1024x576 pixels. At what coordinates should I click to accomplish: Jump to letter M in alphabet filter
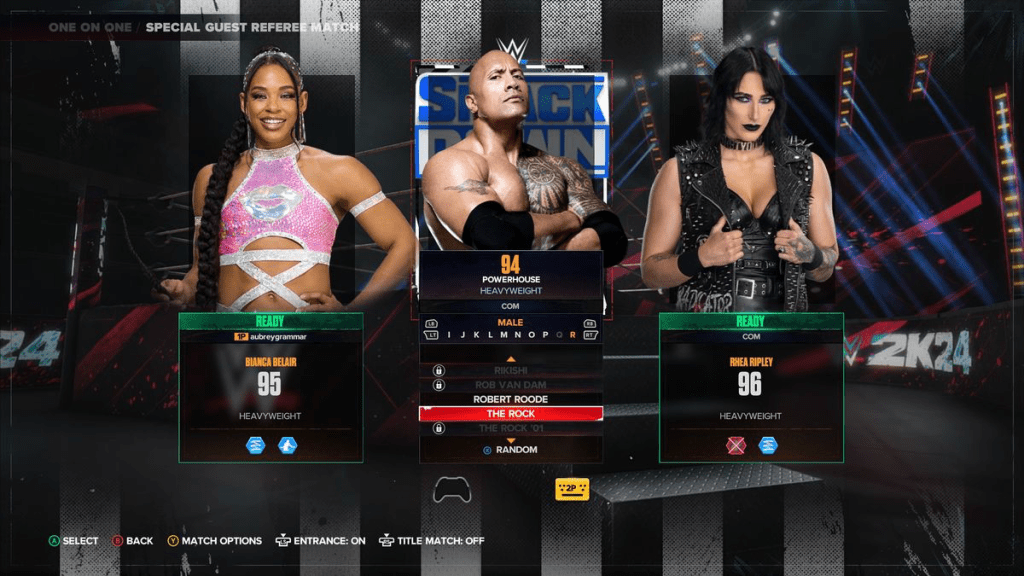click(504, 335)
